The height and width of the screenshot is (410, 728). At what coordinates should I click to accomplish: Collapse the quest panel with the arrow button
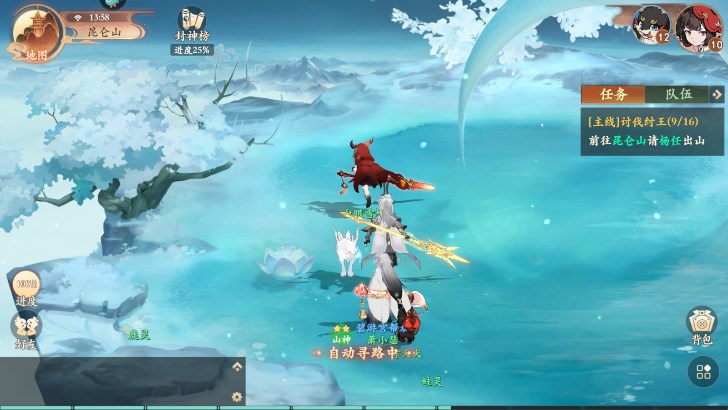[718, 94]
